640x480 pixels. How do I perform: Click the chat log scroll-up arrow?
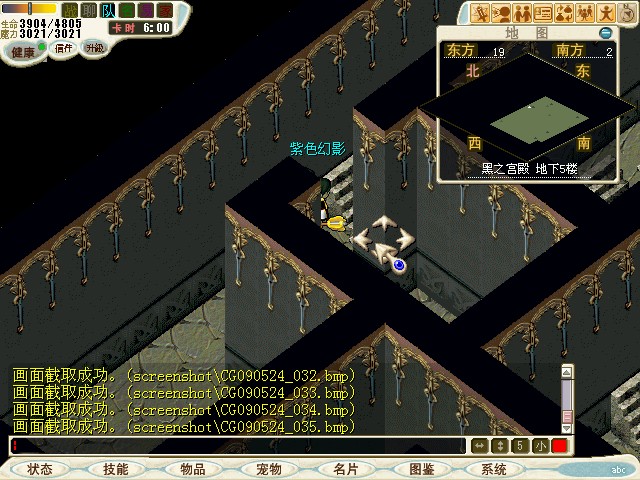click(567, 371)
